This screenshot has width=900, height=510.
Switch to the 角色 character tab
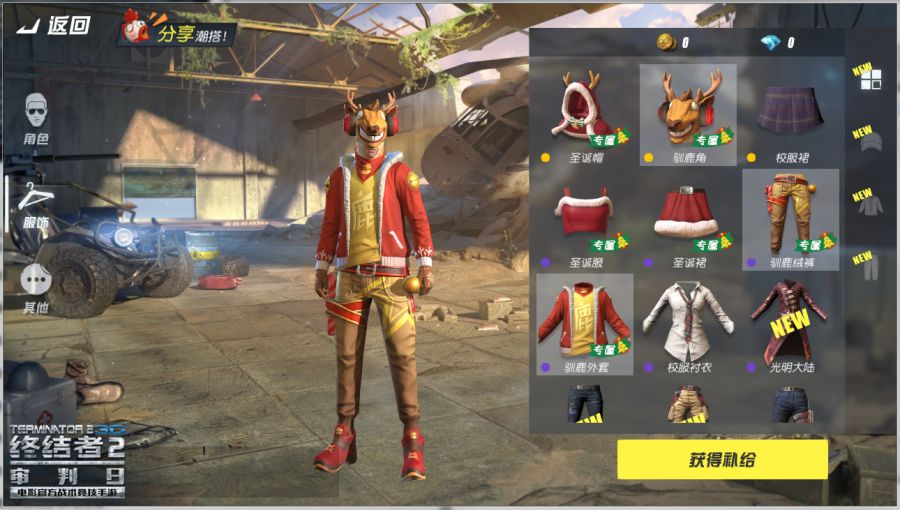coord(37,116)
